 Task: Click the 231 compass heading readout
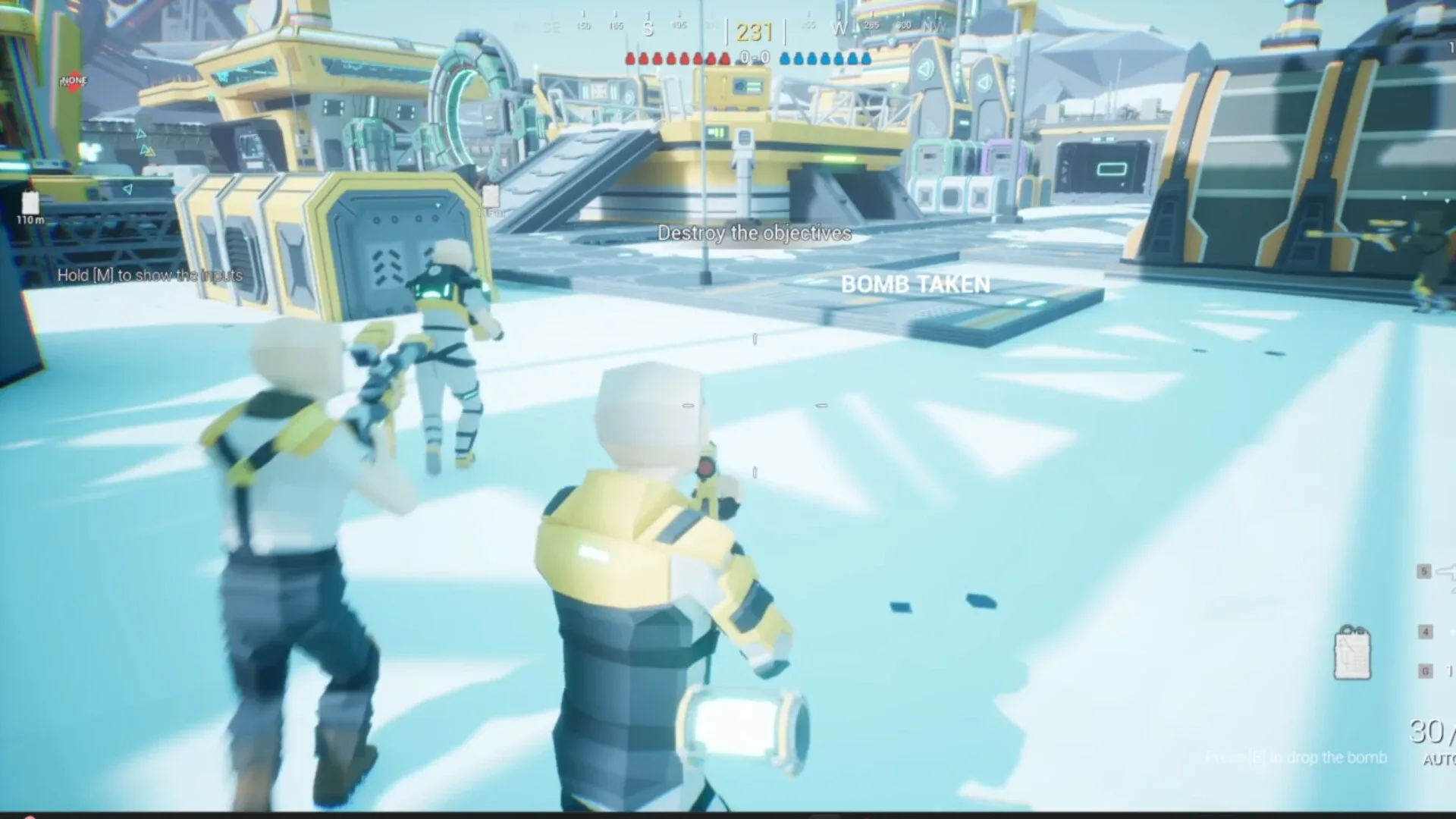tap(753, 31)
